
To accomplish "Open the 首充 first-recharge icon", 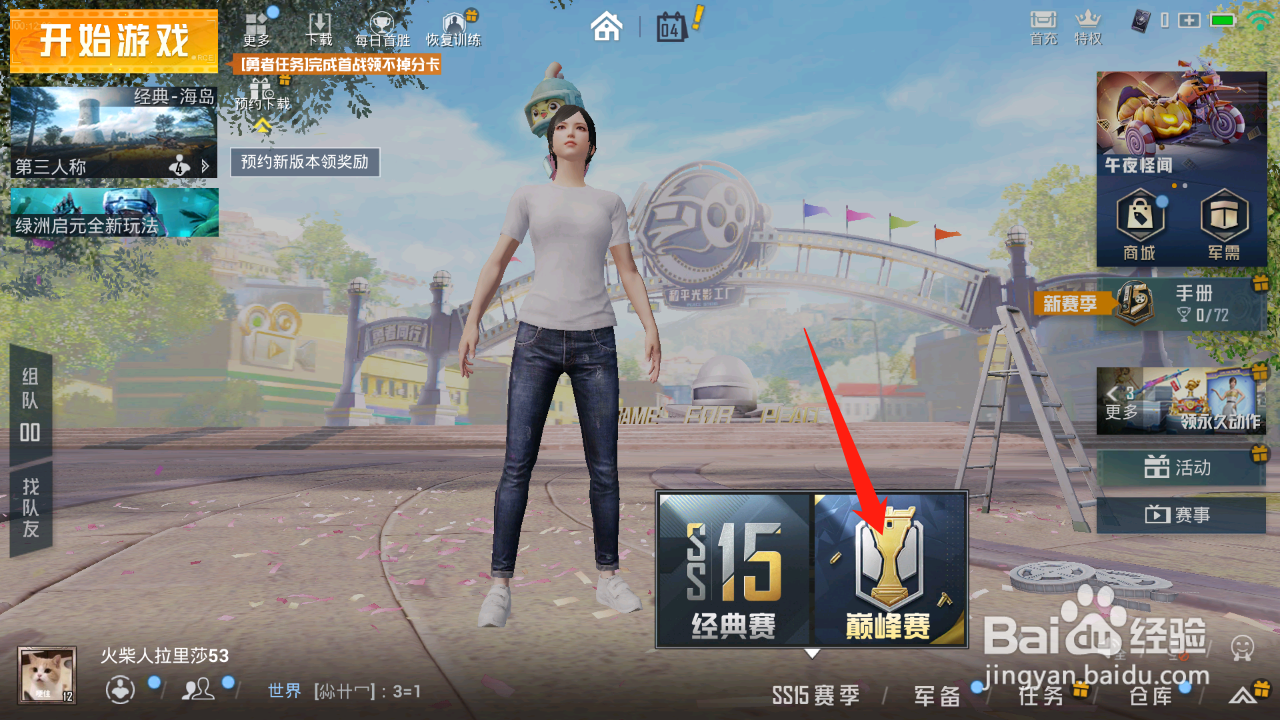I will 1042,22.
